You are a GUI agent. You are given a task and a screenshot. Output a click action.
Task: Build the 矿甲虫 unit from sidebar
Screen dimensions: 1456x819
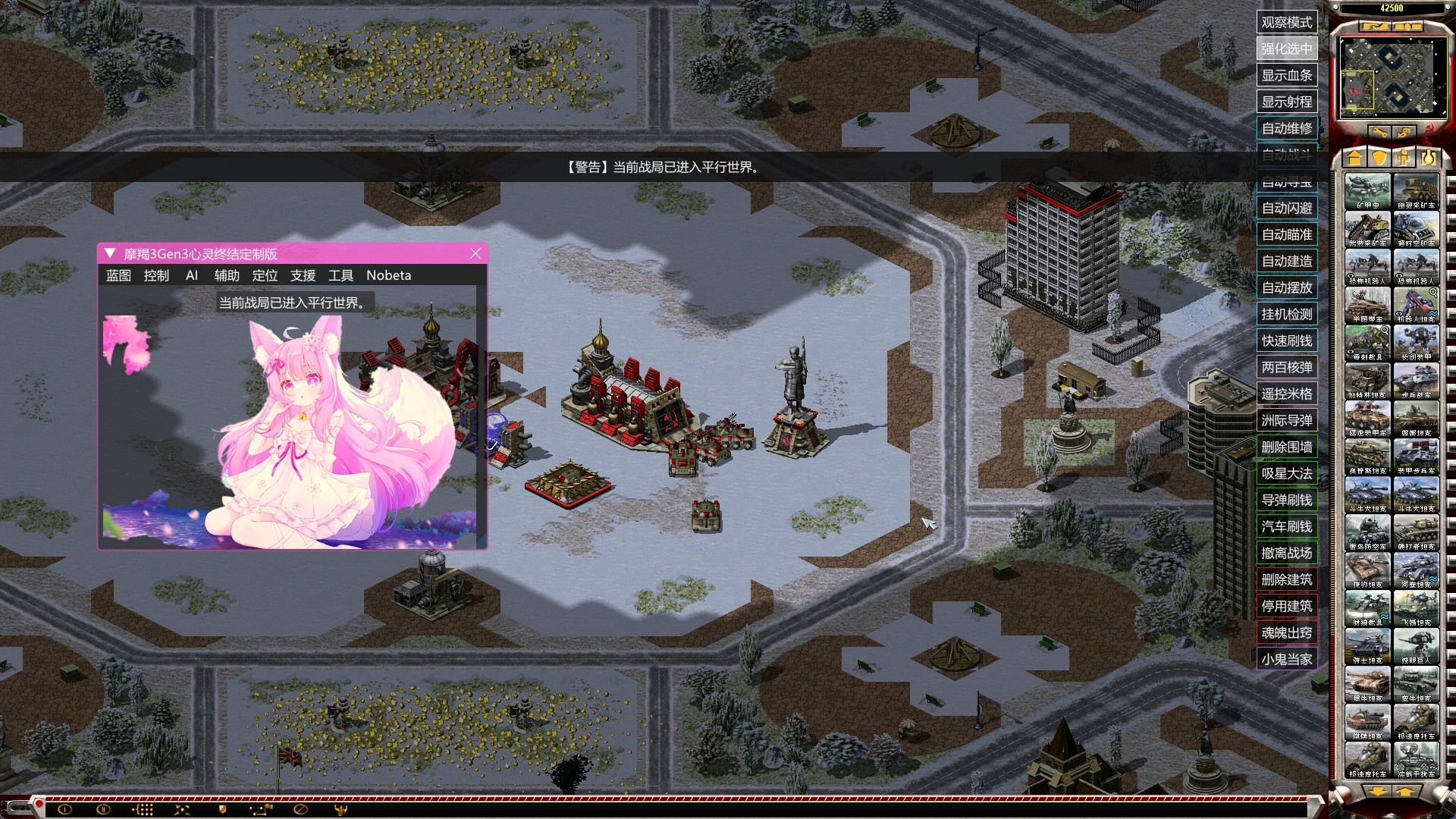1367,190
